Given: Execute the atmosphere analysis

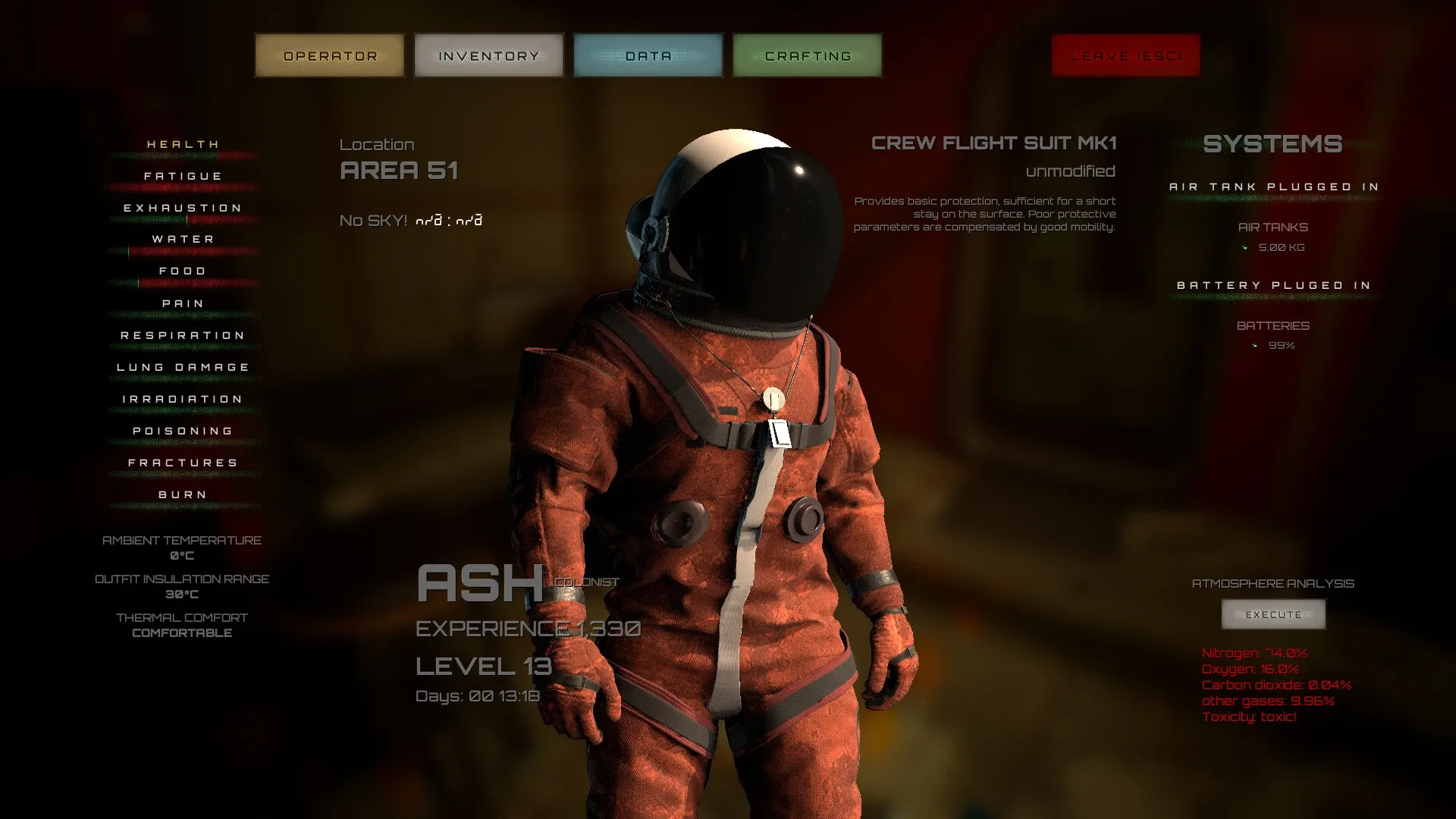Looking at the screenshot, I should [1272, 614].
